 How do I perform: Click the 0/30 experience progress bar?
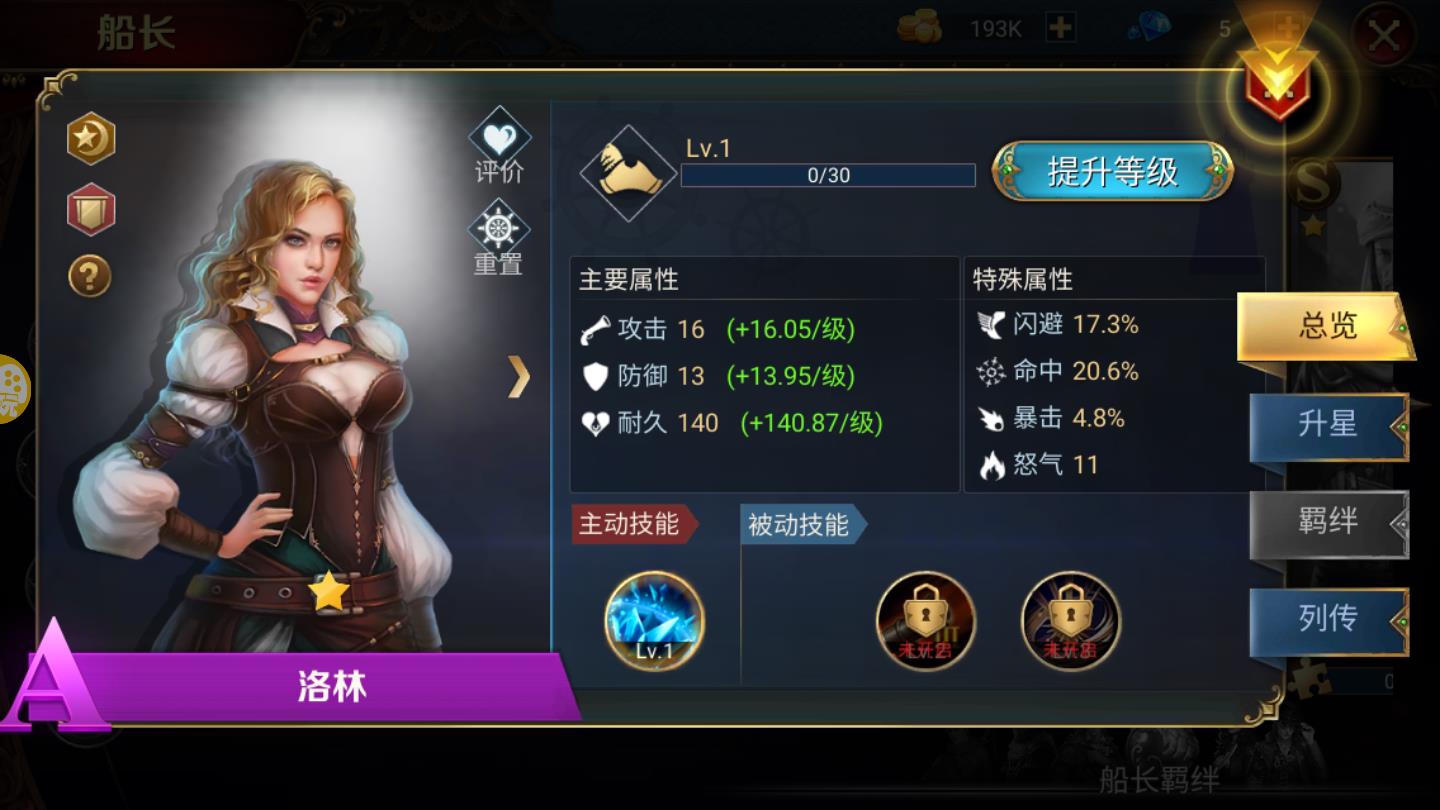pos(828,174)
